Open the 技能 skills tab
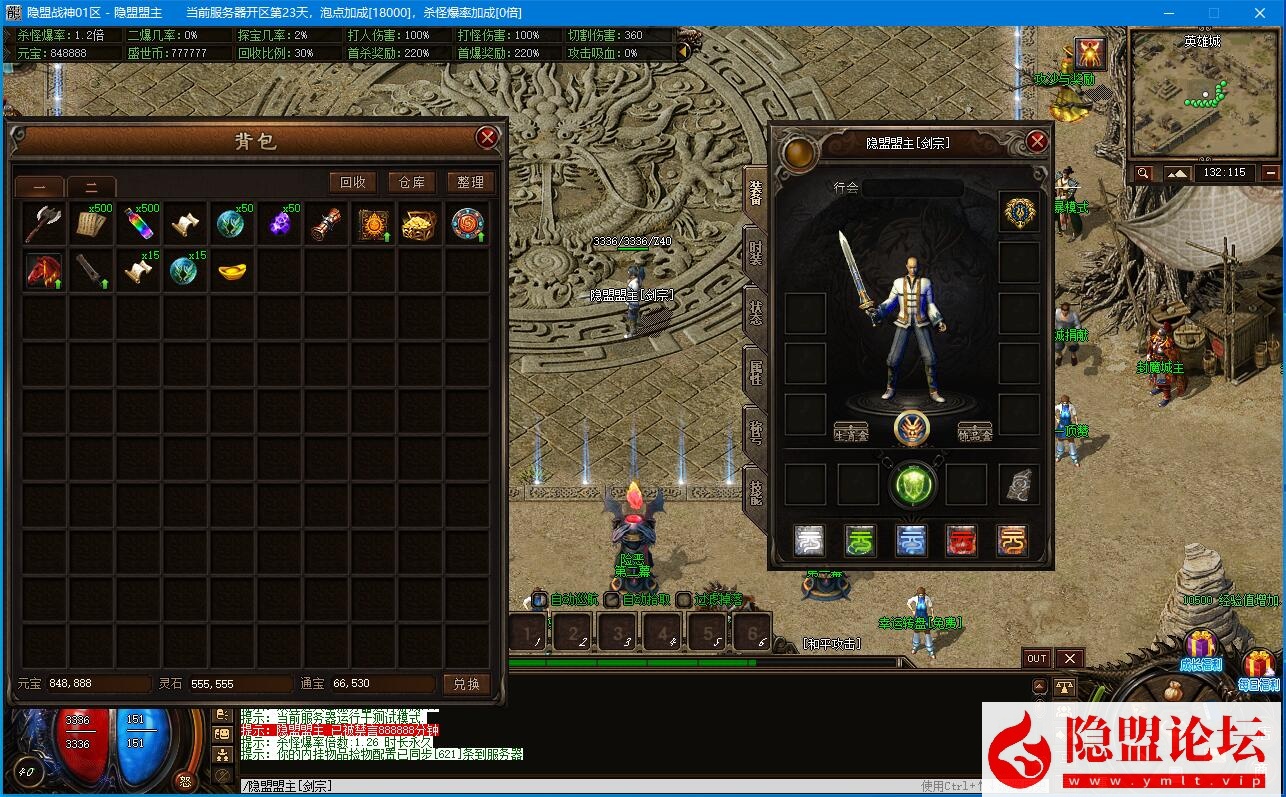1286x797 pixels. 756,490
